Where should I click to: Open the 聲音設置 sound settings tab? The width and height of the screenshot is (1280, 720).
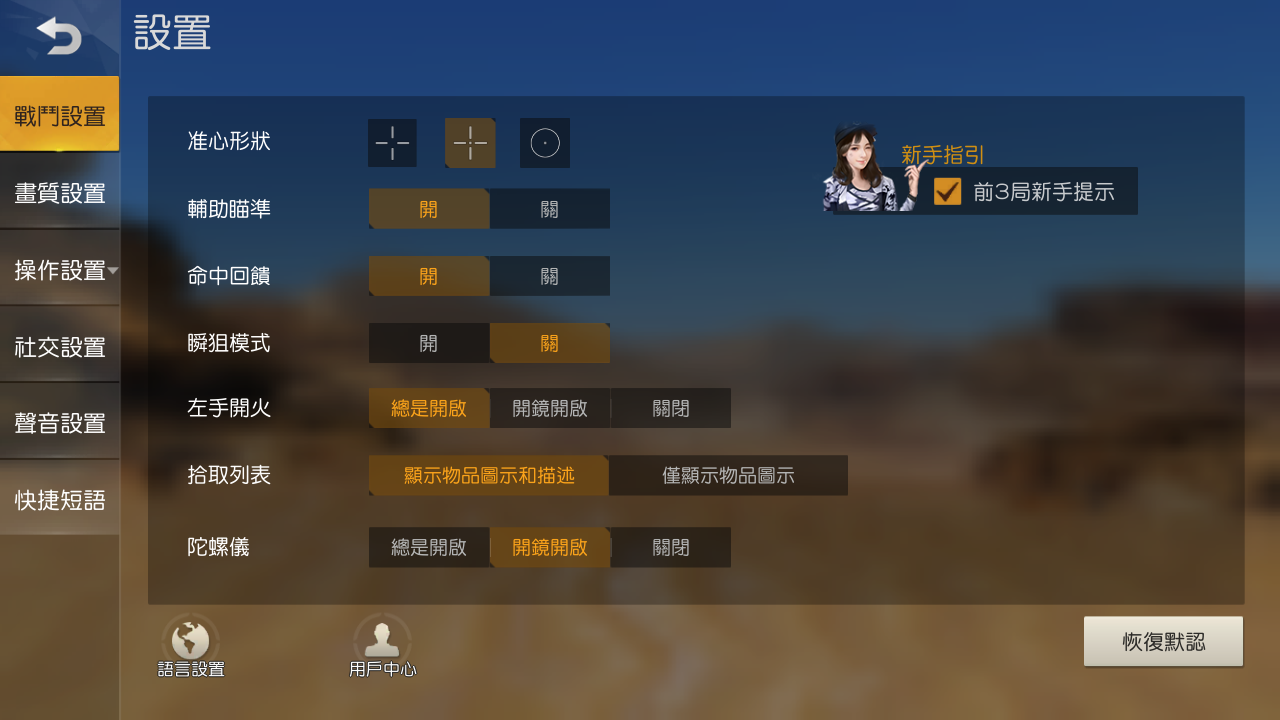click(59, 423)
